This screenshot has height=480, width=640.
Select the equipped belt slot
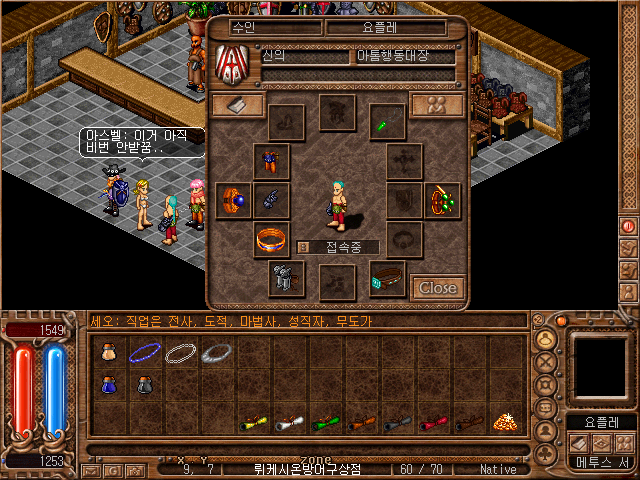(386, 278)
